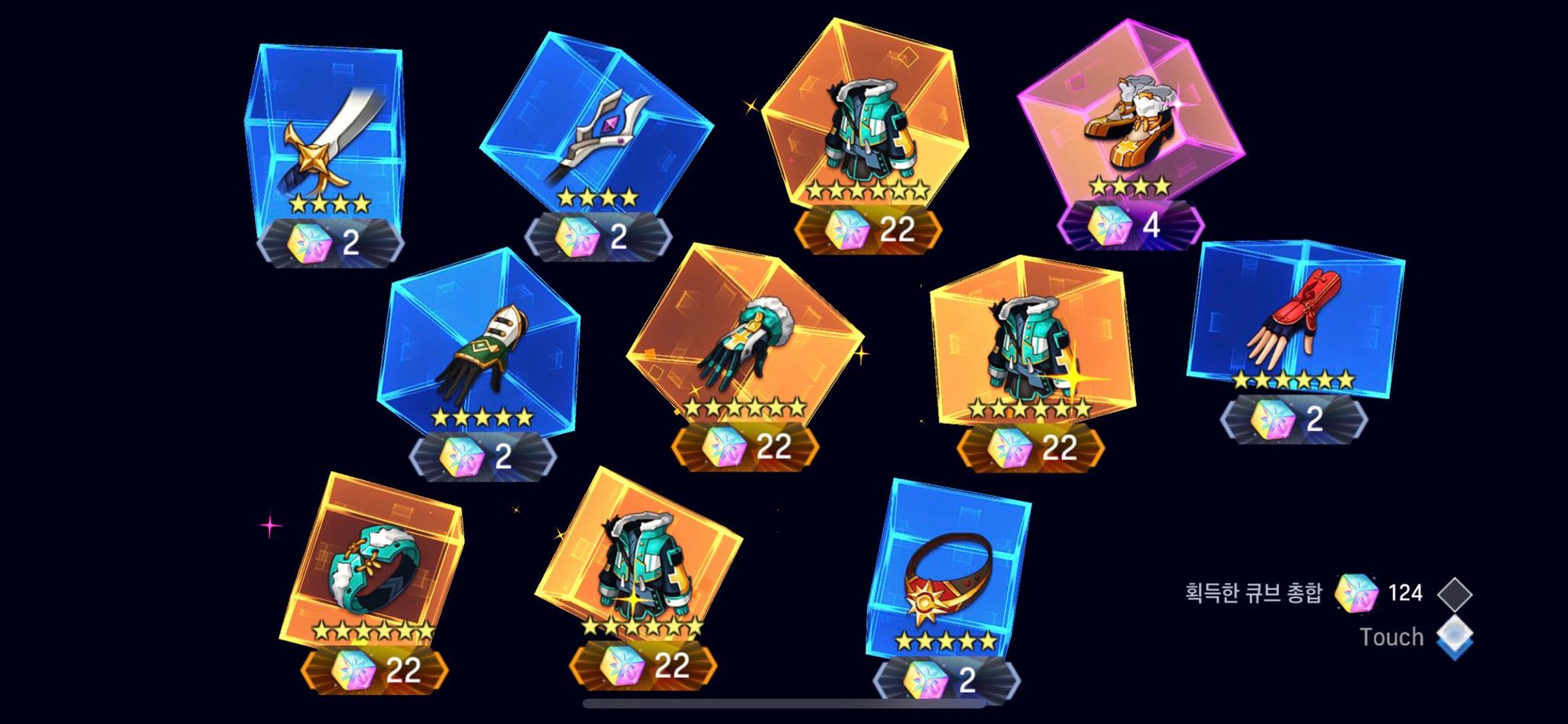This screenshot has height=724, width=1568.
Task: Select the orange boots in the pink cube
Action: (x=1130, y=129)
